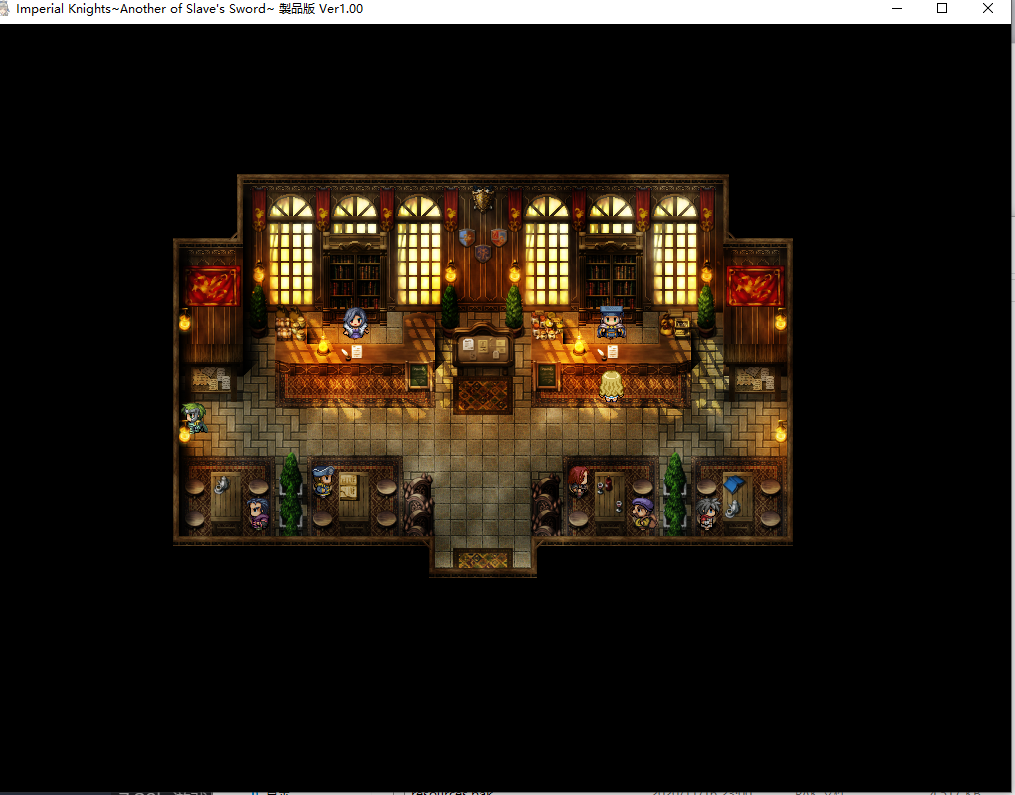Maximize the game window

coord(942,8)
